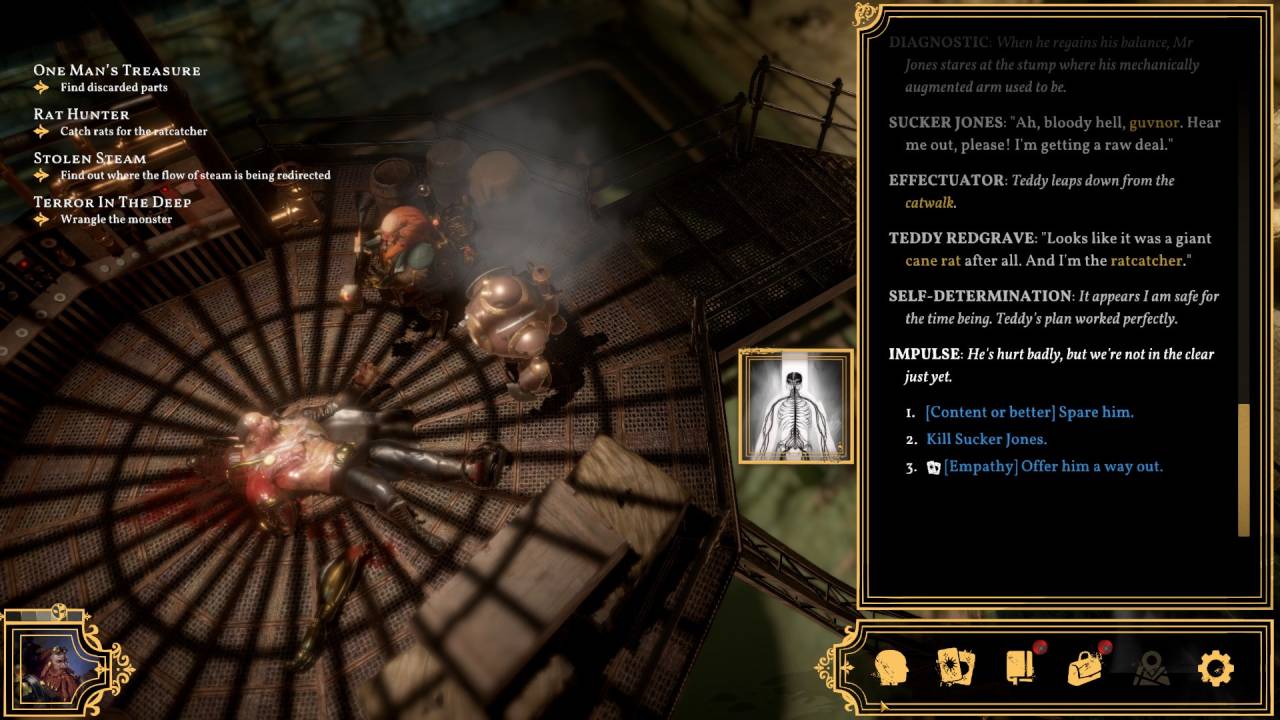This screenshot has height=720, width=1280.
Task: Select the Terror In The Deep quest
Action: coord(112,202)
